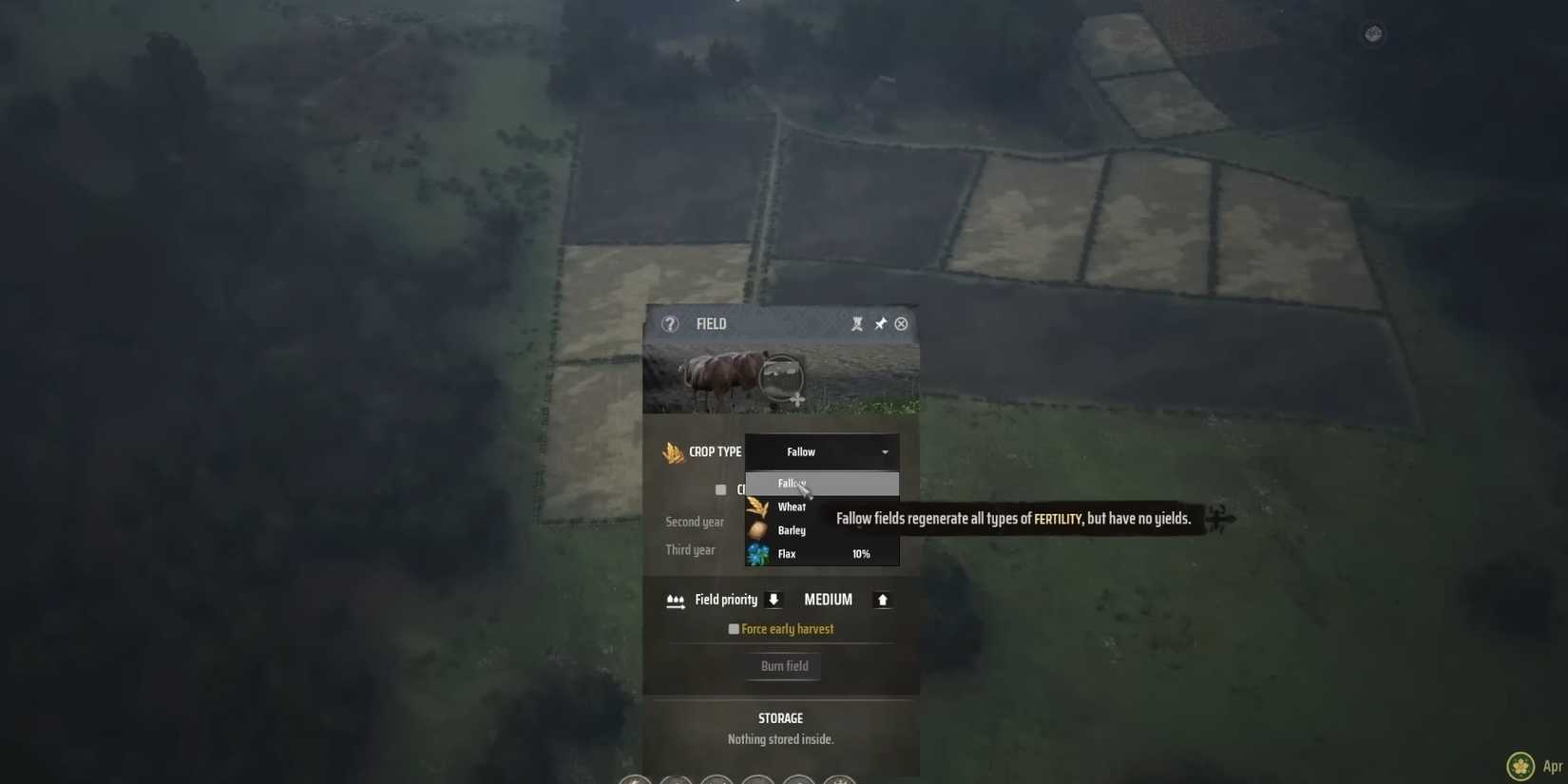Screen dimensions: 1568x784
Task: Click the Field priority arrows icon
Action: pyautogui.click(x=676, y=600)
